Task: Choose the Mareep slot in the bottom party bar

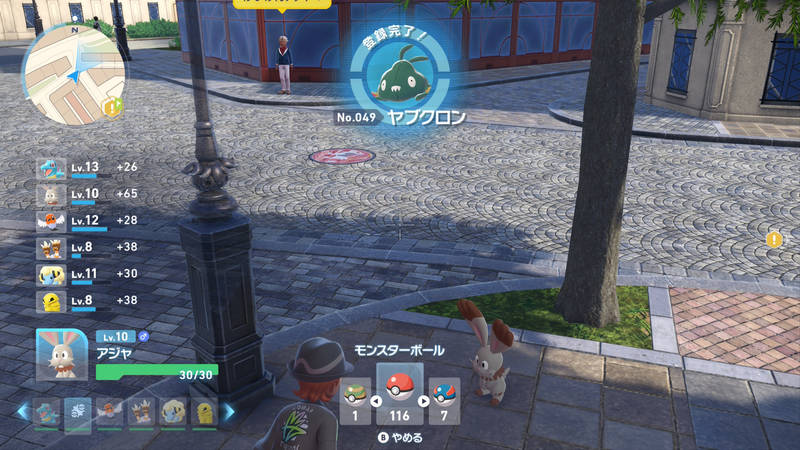Action: point(173,411)
